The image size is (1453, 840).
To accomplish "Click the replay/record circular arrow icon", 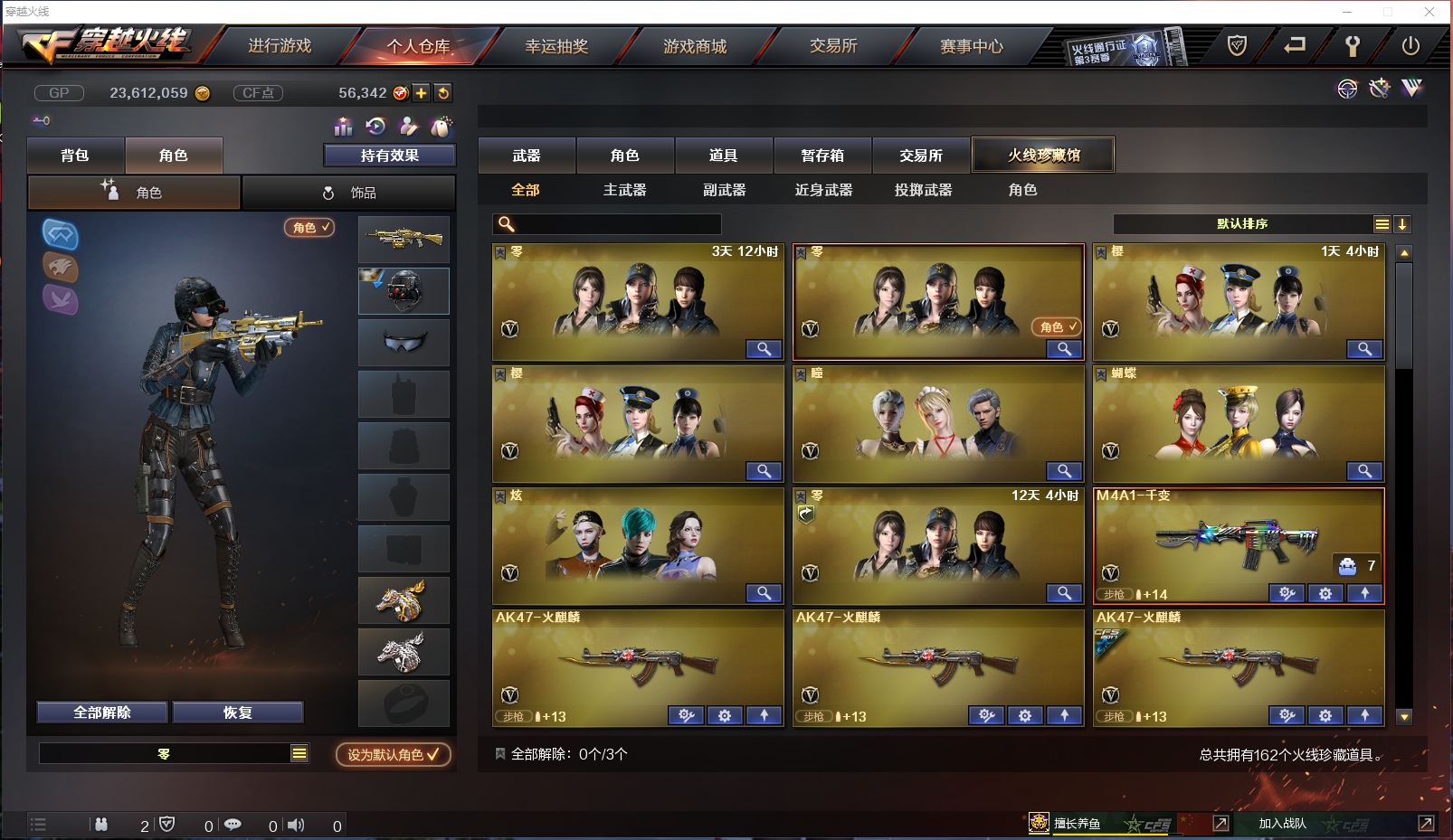I will [x=375, y=126].
